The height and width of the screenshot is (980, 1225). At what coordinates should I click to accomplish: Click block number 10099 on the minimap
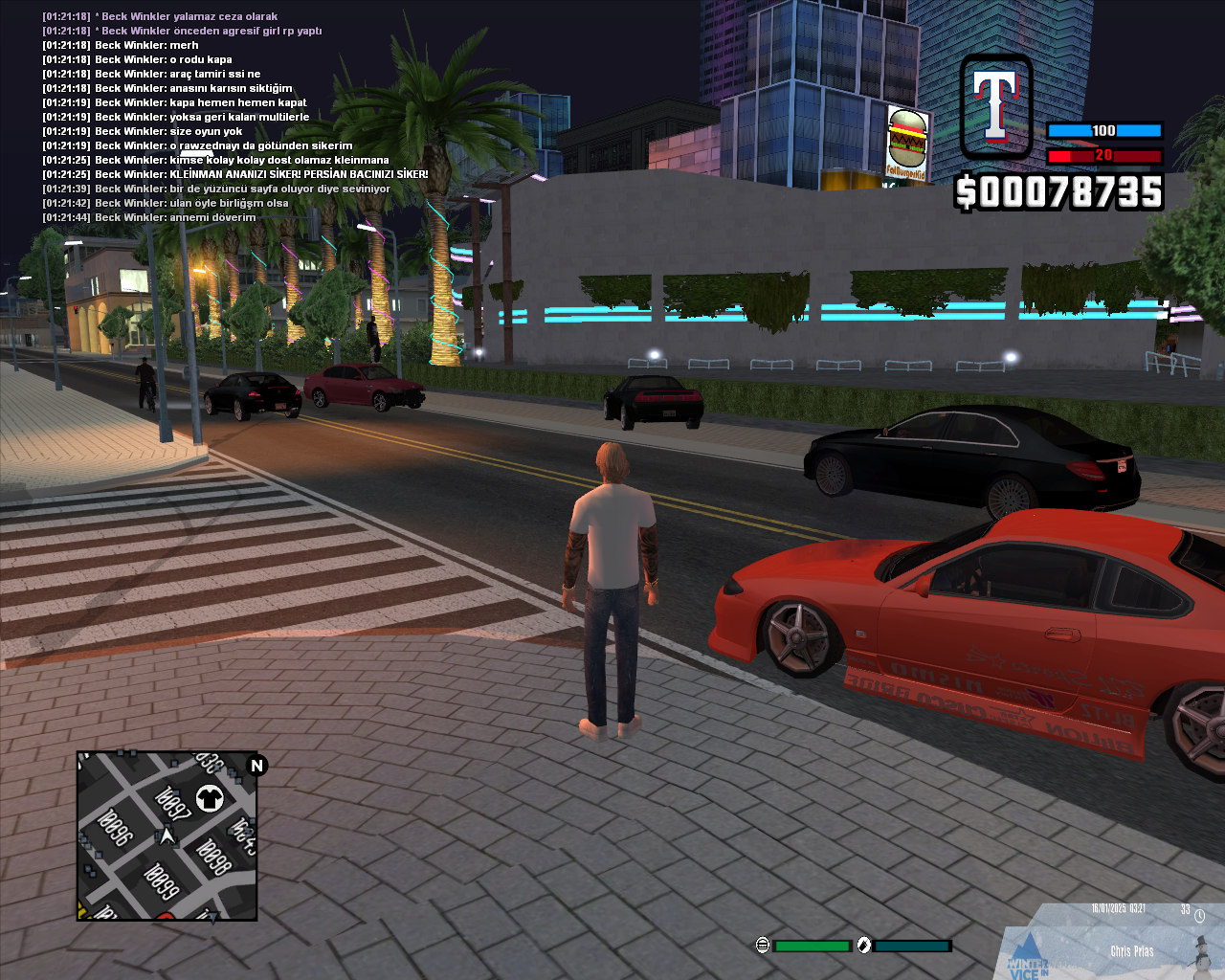pos(161,881)
